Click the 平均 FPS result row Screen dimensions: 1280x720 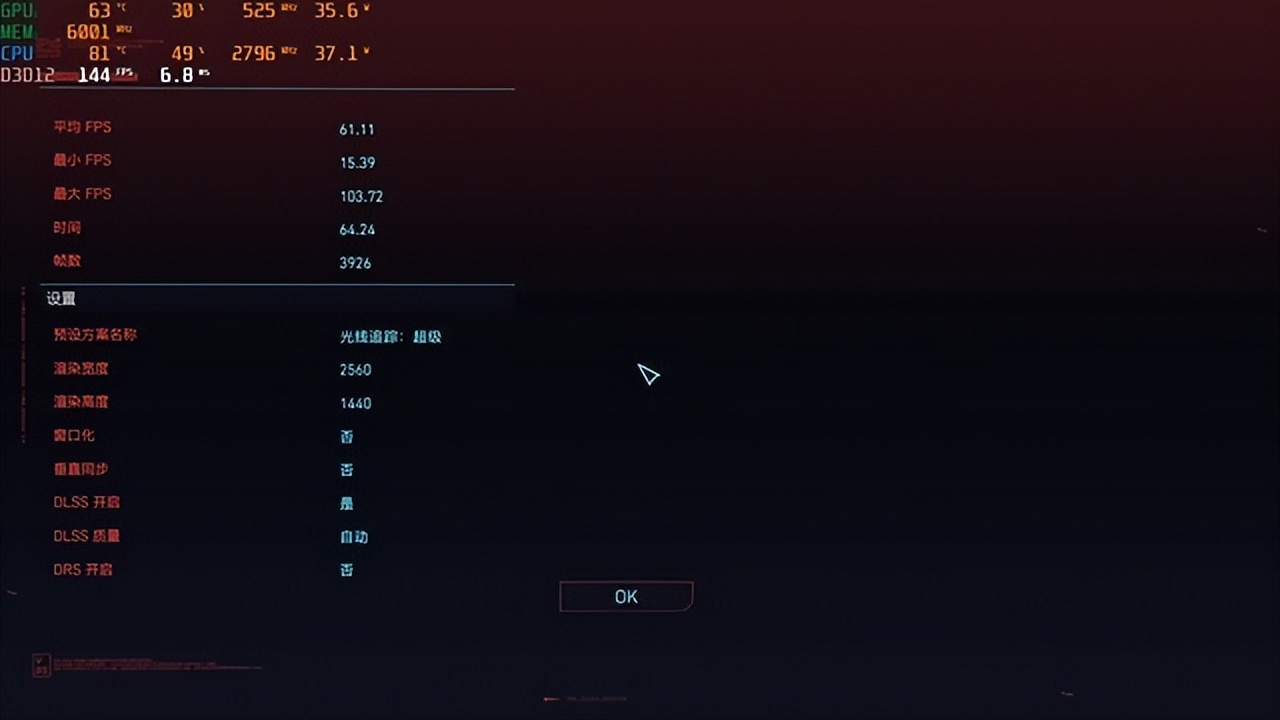[x=84, y=127]
